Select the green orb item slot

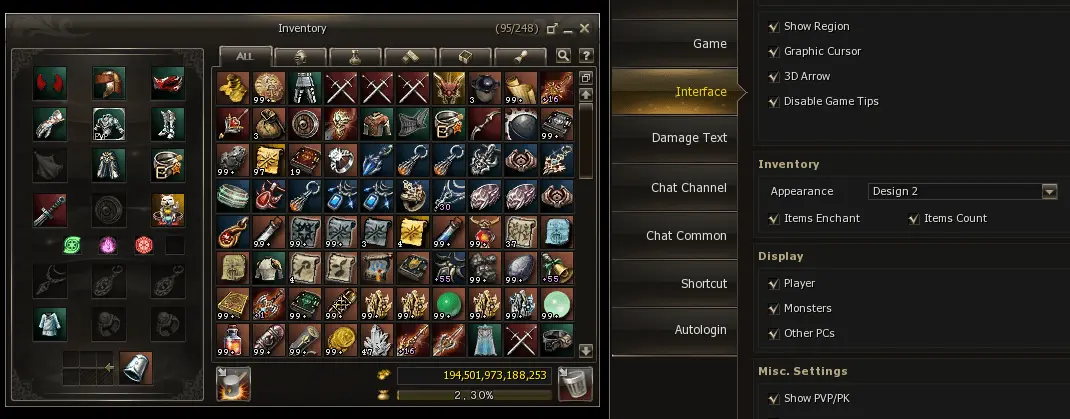[x=447, y=302]
